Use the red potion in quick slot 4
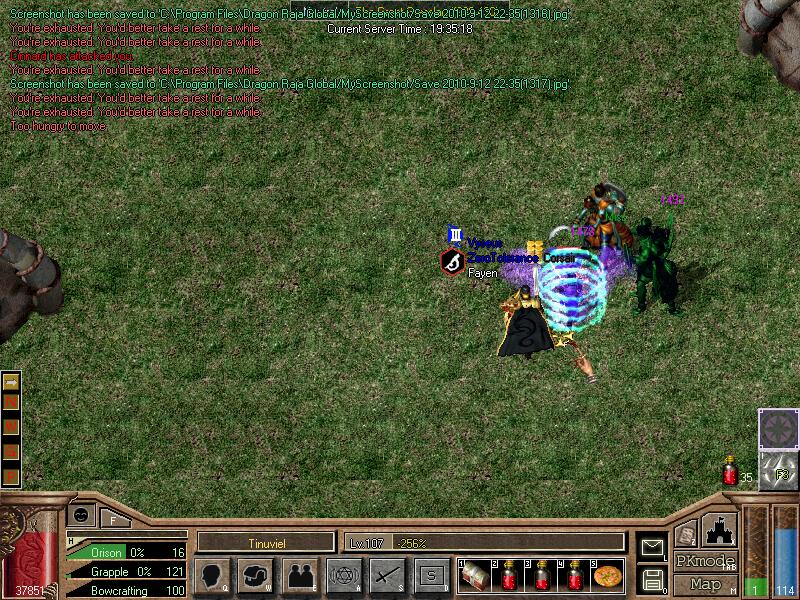The image size is (800, 600). pyautogui.click(x=574, y=575)
